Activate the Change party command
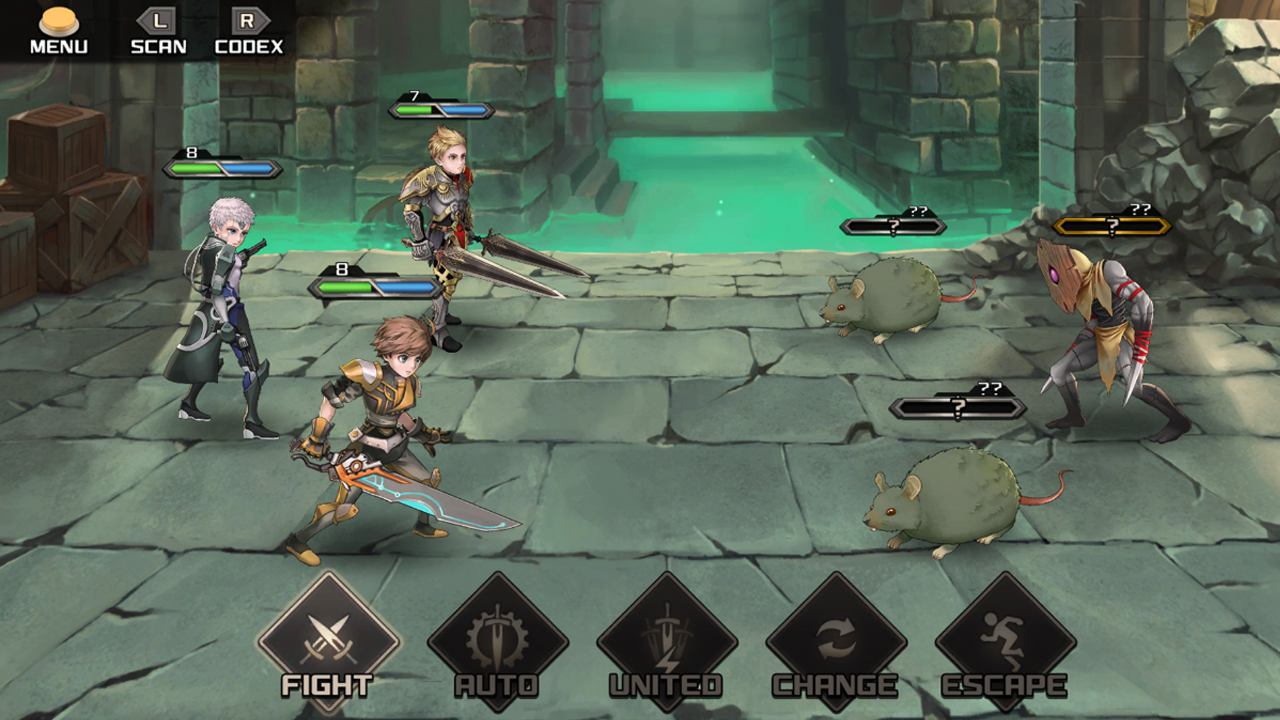 click(836, 640)
